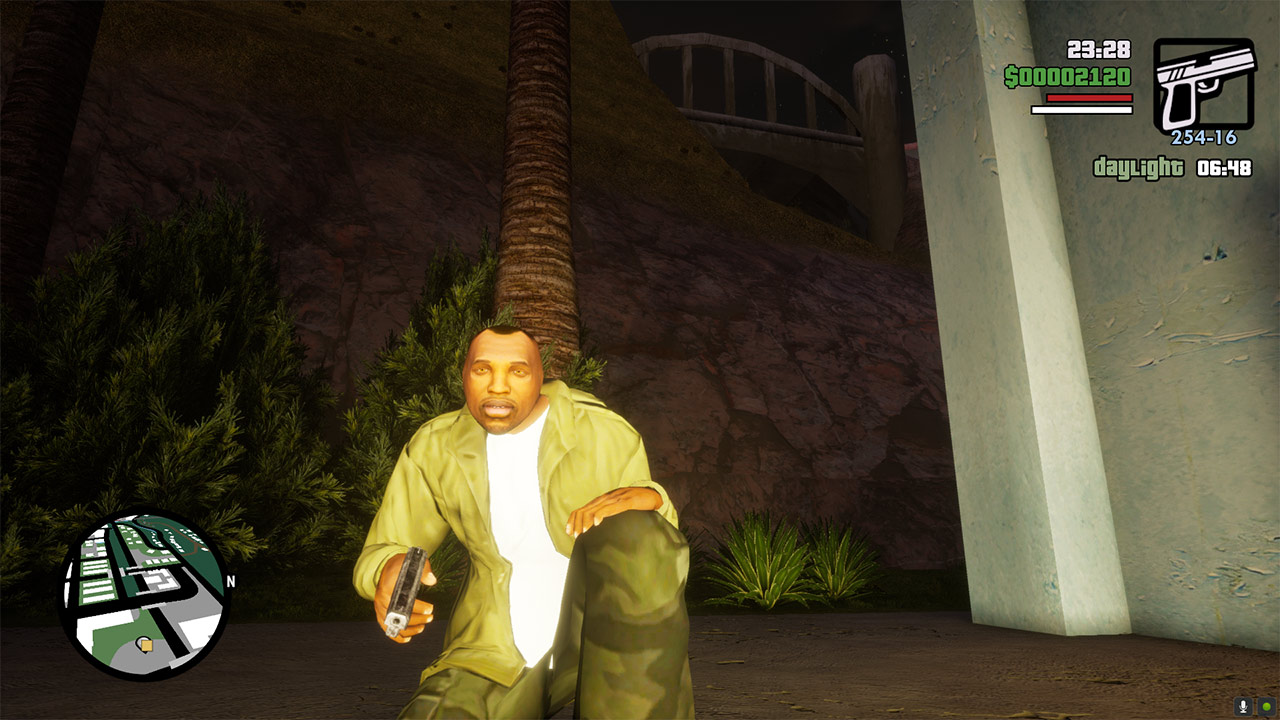
Task: Mute voice chat using the microphone button
Action: pyautogui.click(x=1243, y=706)
